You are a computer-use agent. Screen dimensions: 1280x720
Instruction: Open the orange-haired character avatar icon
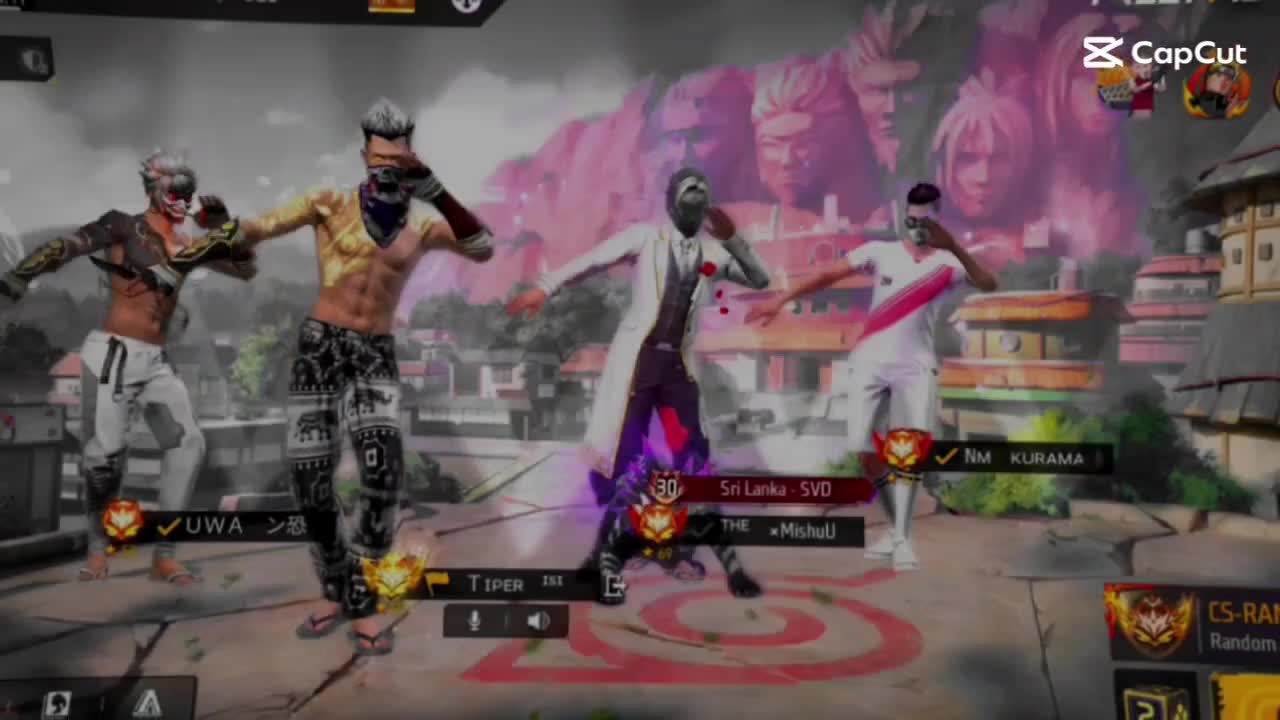1216,92
